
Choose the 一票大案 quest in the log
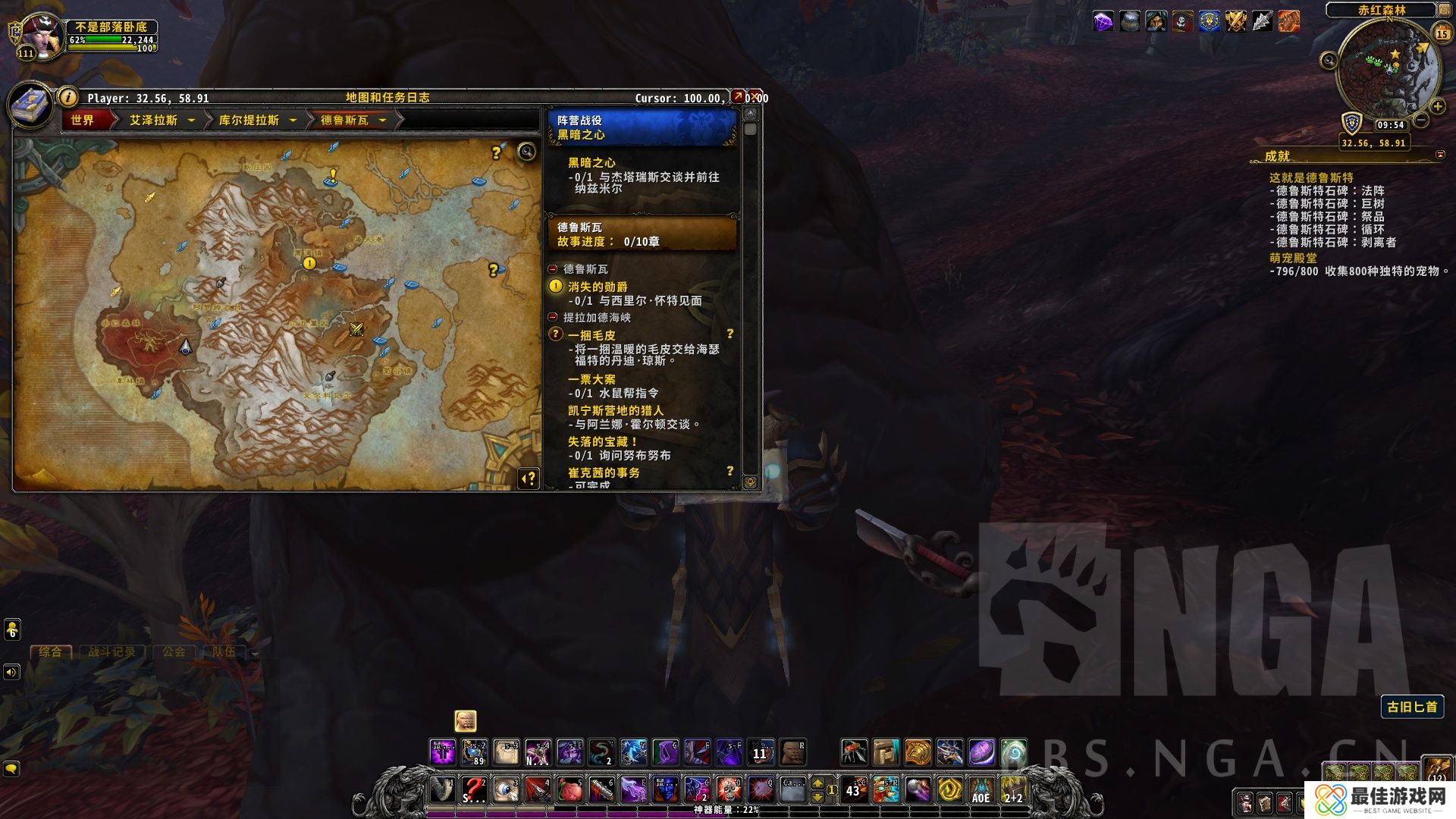click(591, 379)
